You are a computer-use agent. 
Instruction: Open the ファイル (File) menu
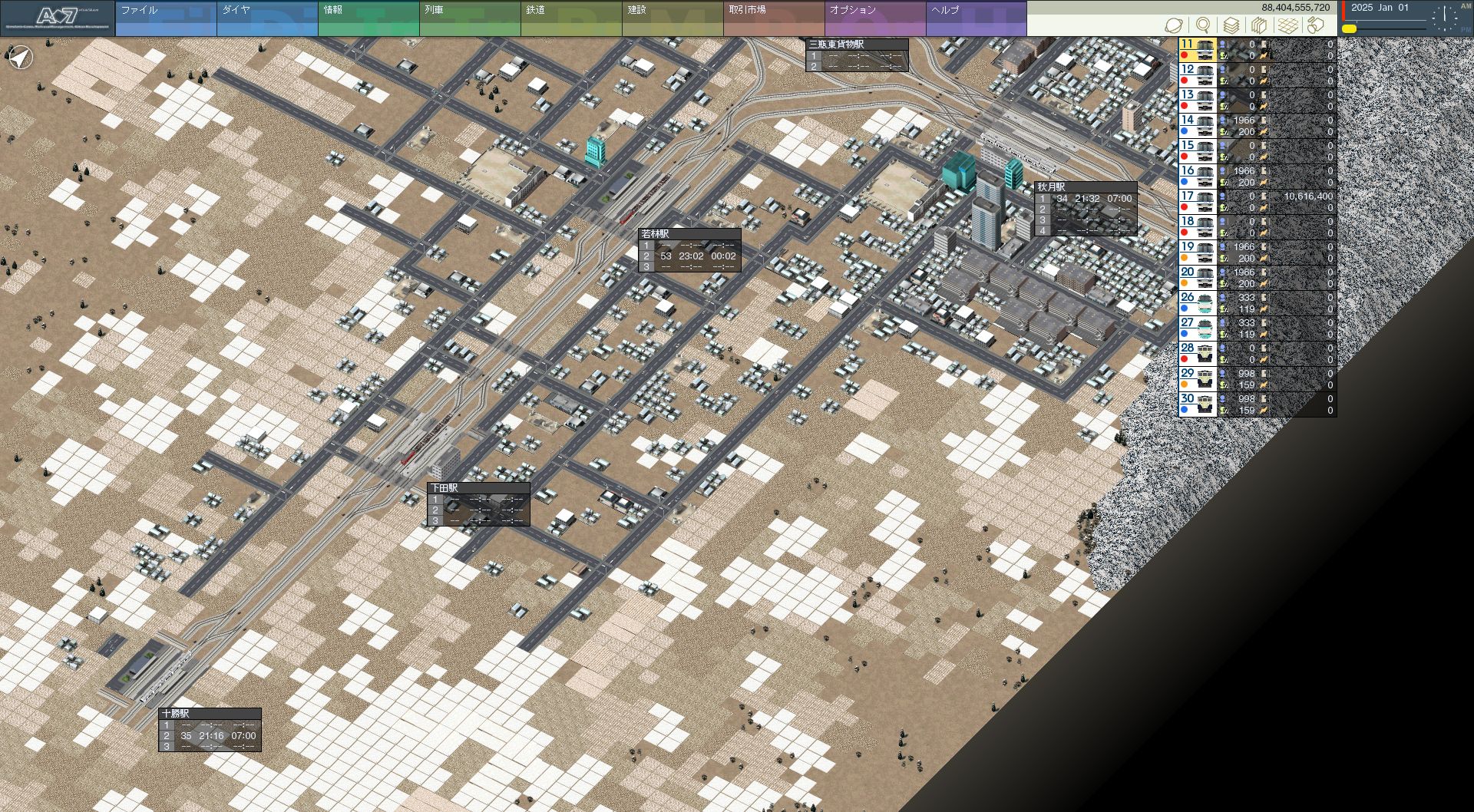165,18
